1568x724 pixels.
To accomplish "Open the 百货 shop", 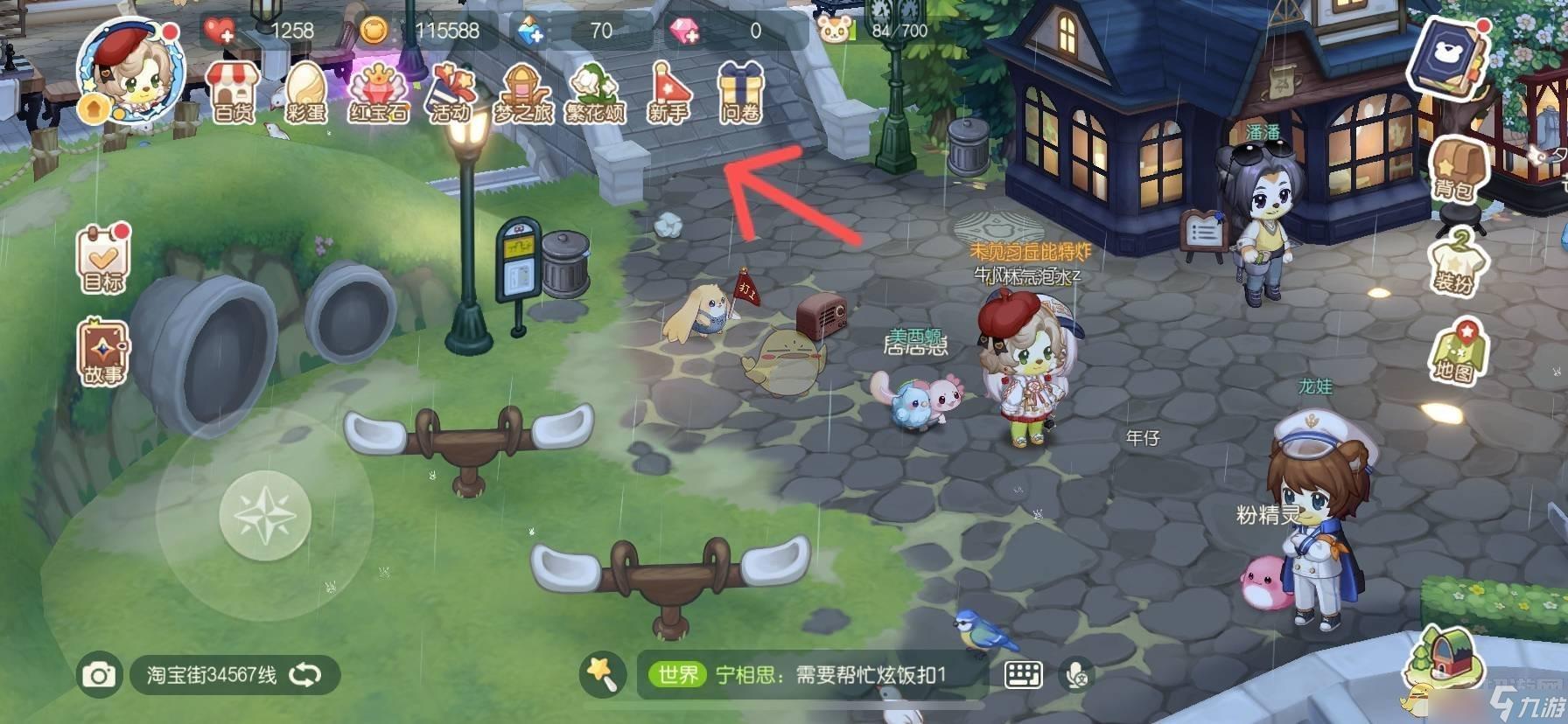I will click(233, 91).
